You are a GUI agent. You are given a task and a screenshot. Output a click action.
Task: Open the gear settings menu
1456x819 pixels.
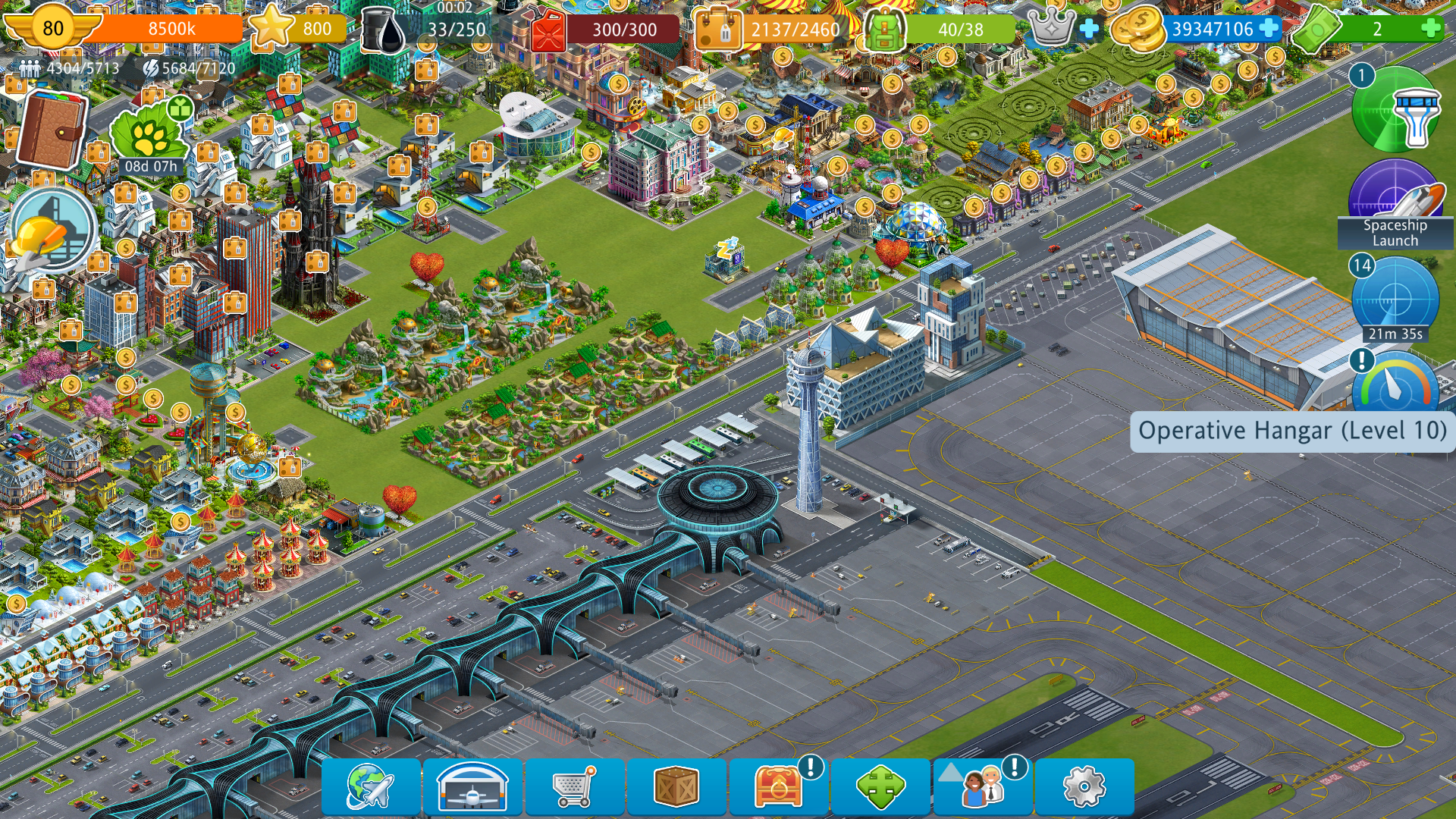[1084, 787]
